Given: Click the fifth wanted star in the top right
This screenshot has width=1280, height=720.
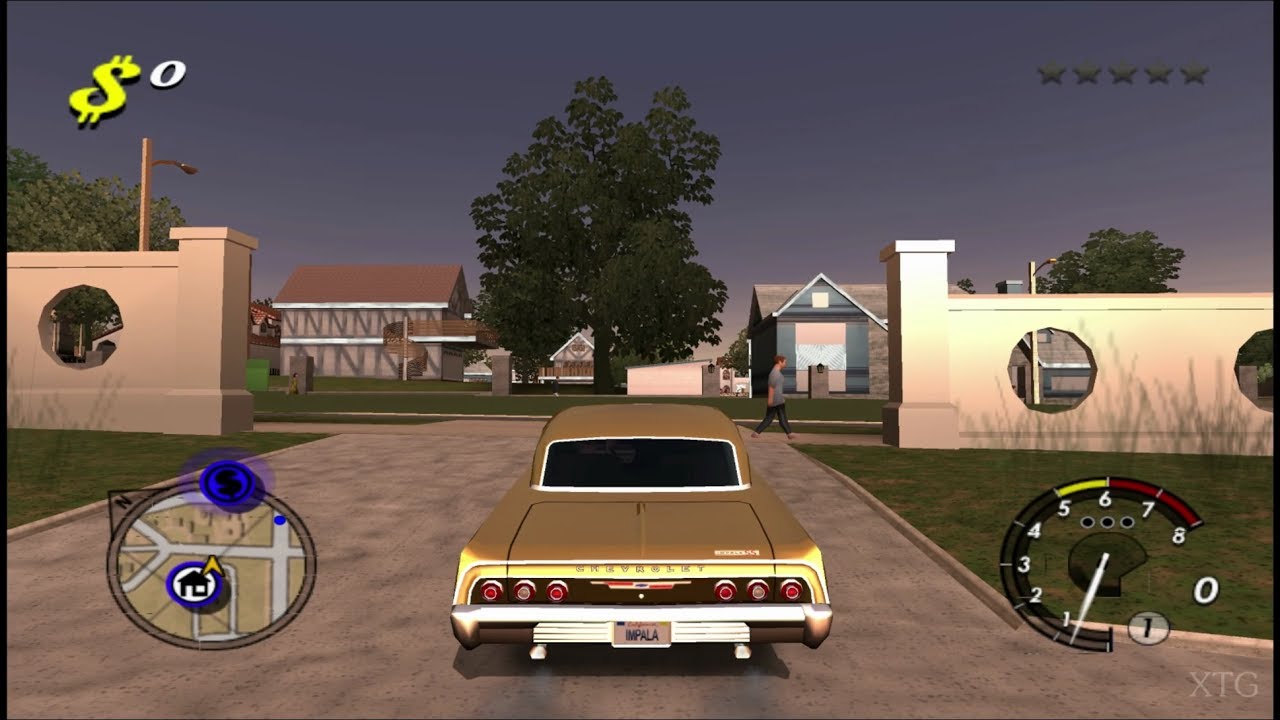Looking at the screenshot, I should (1194, 71).
